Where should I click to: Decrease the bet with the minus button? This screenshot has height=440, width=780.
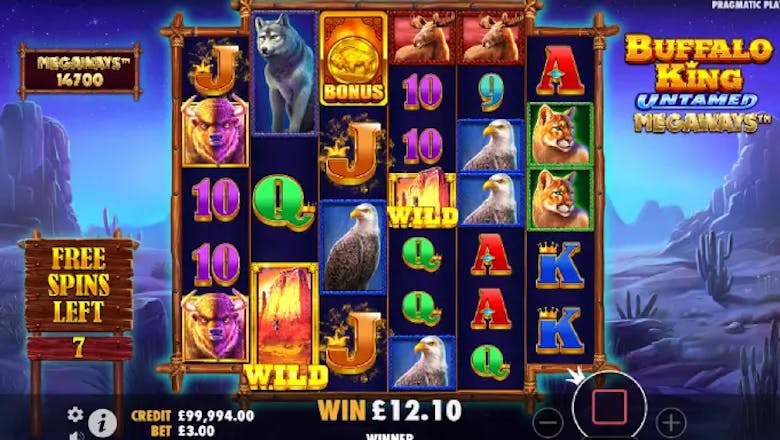click(x=547, y=420)
